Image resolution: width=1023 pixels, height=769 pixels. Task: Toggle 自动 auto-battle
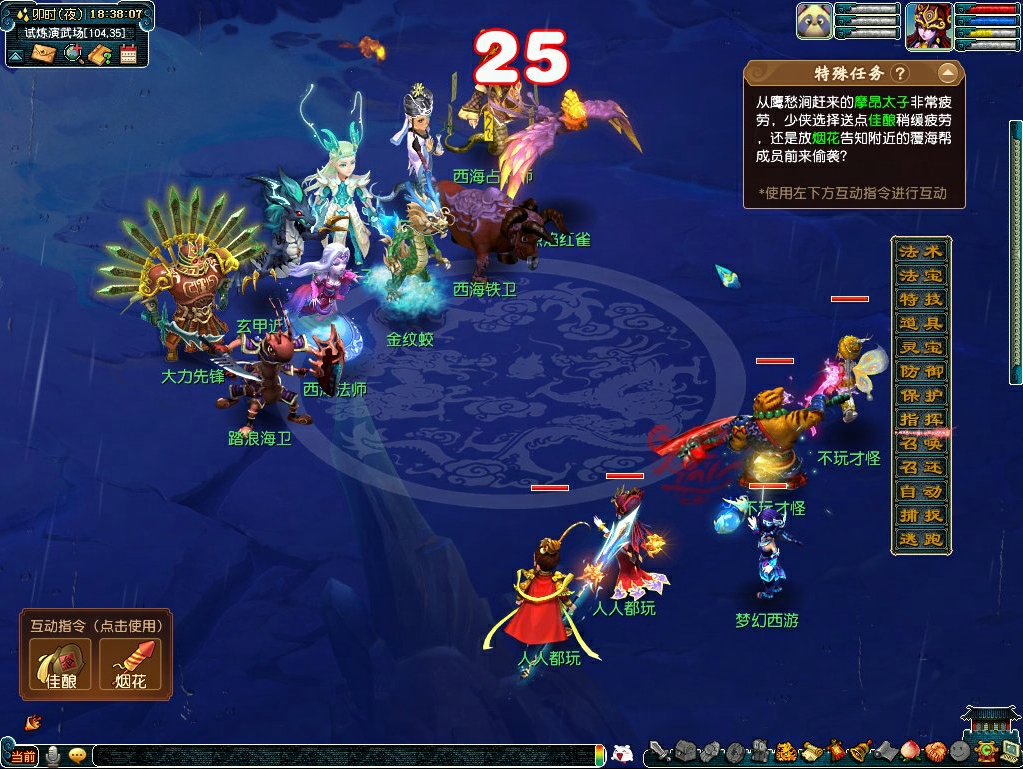920,491
